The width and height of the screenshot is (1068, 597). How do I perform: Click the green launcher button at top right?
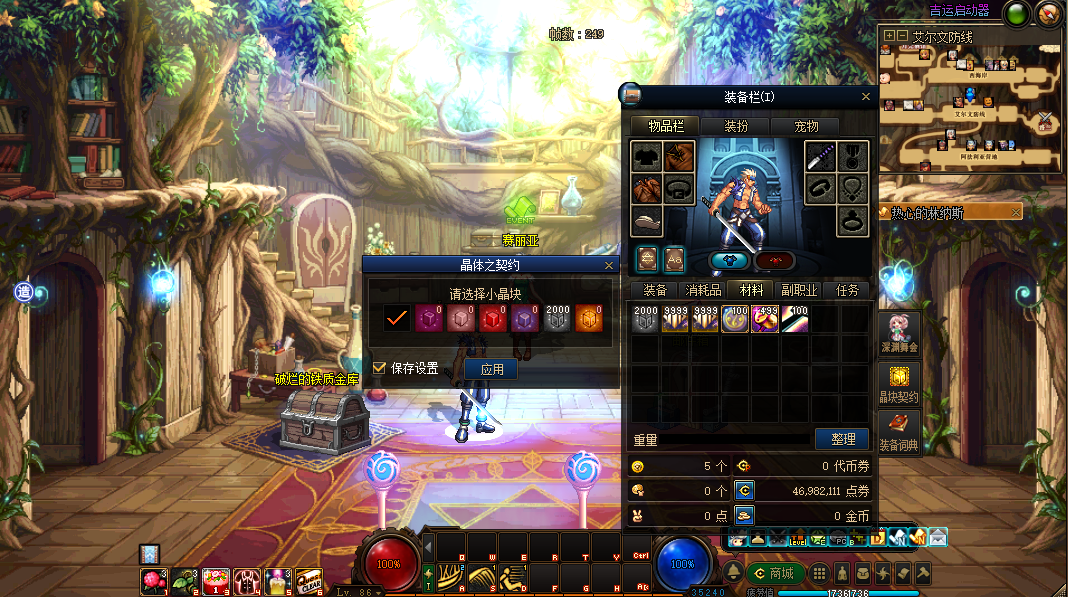pos(1018,14)
